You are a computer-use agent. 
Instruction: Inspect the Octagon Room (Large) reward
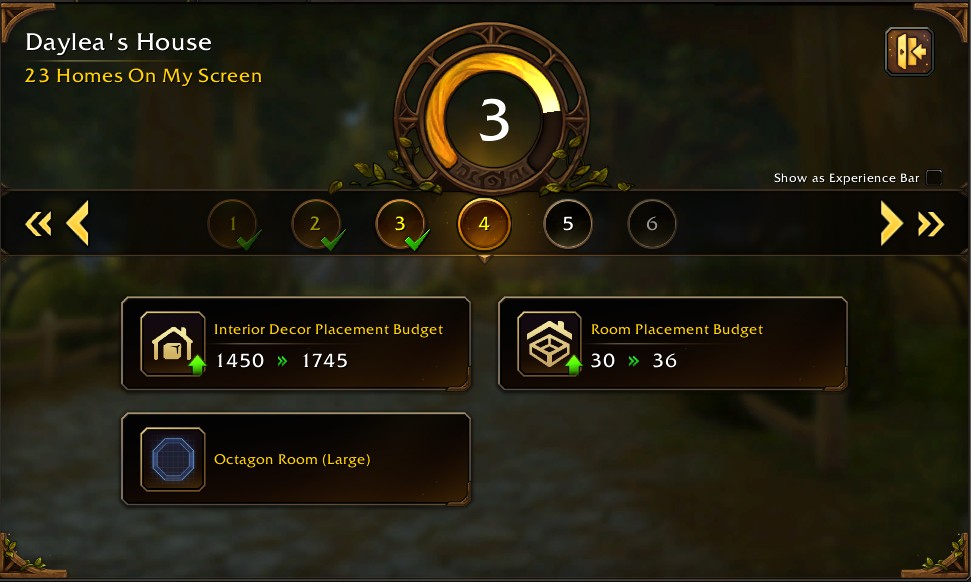[296, 460]
